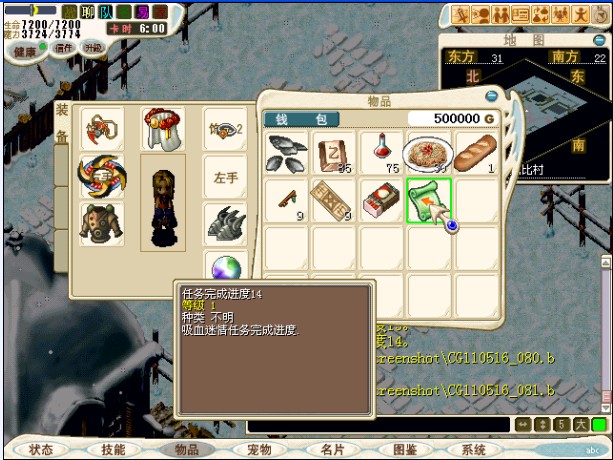The width and height of the screenshot is (613, 460).
Task: Click the equipped body armor slot
Action: click(x=102, y=223)
